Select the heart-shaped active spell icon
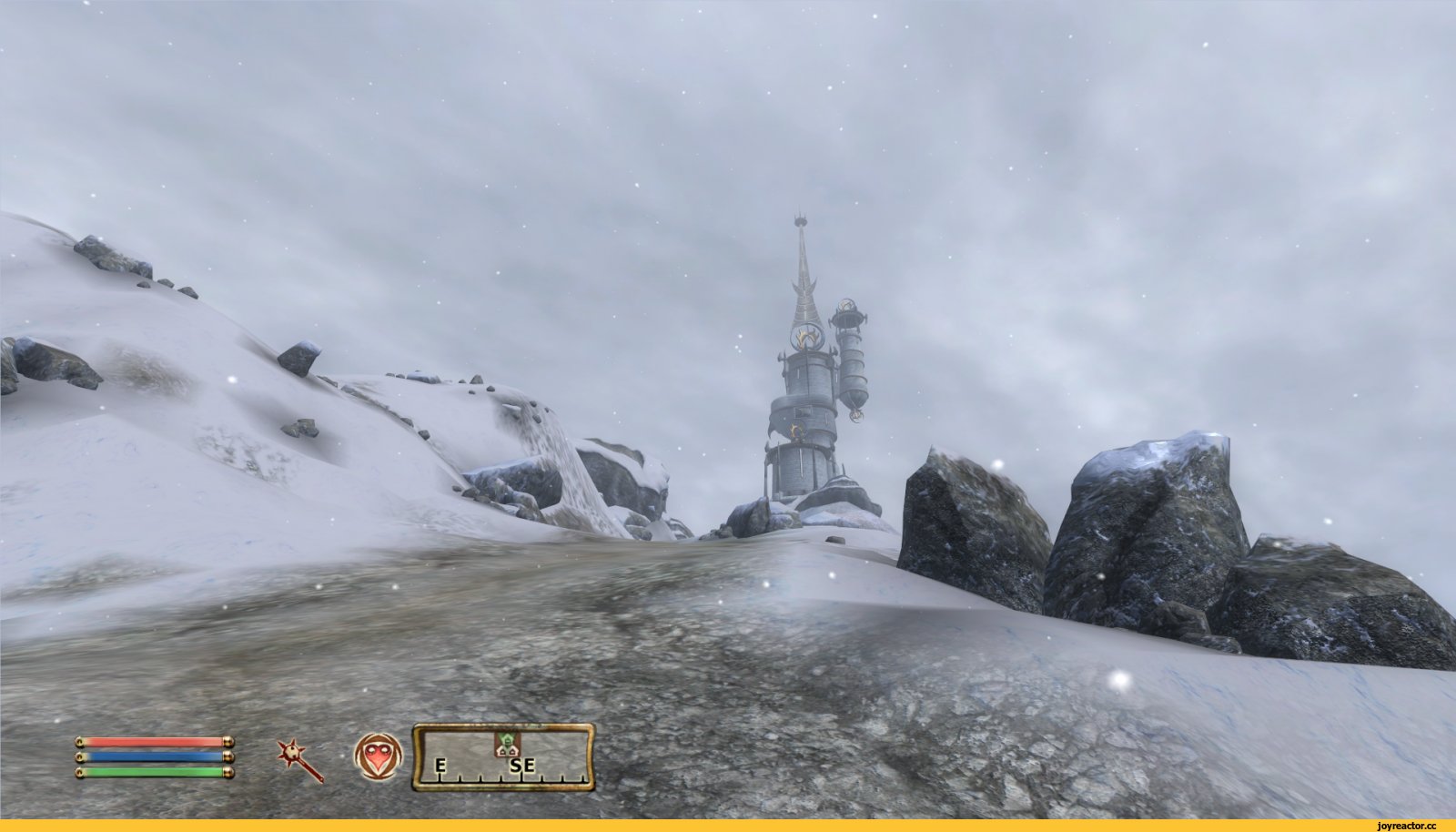Viewport: 1456px width, 832px height. [x=378, y=756]
